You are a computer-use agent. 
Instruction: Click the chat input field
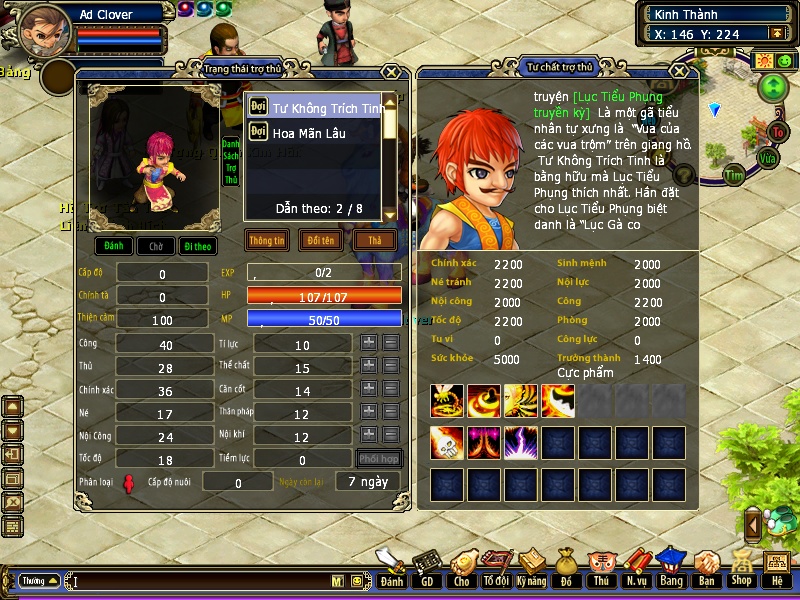(x=200, y=581)
